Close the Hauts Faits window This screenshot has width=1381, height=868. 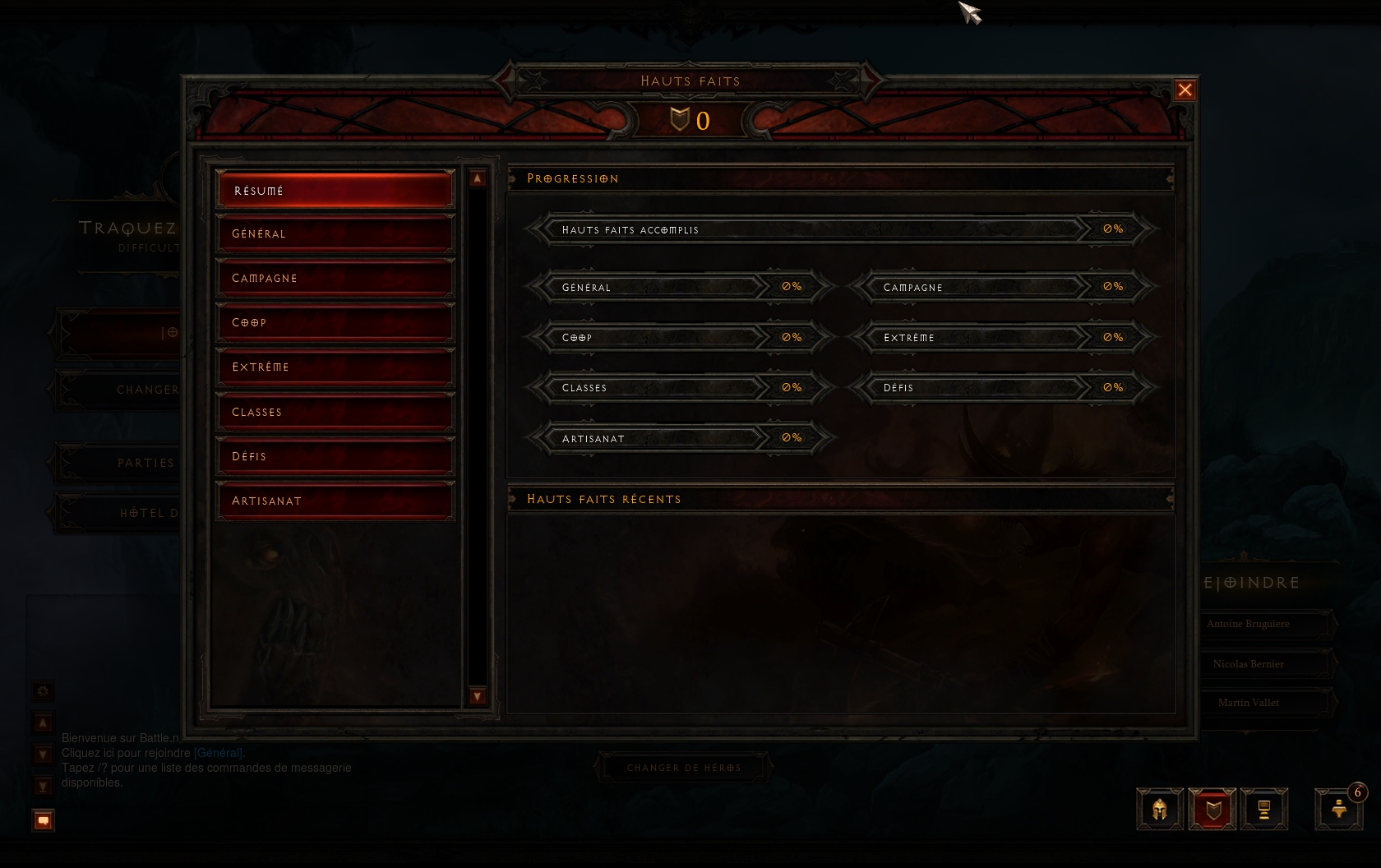click(1185, 90)
